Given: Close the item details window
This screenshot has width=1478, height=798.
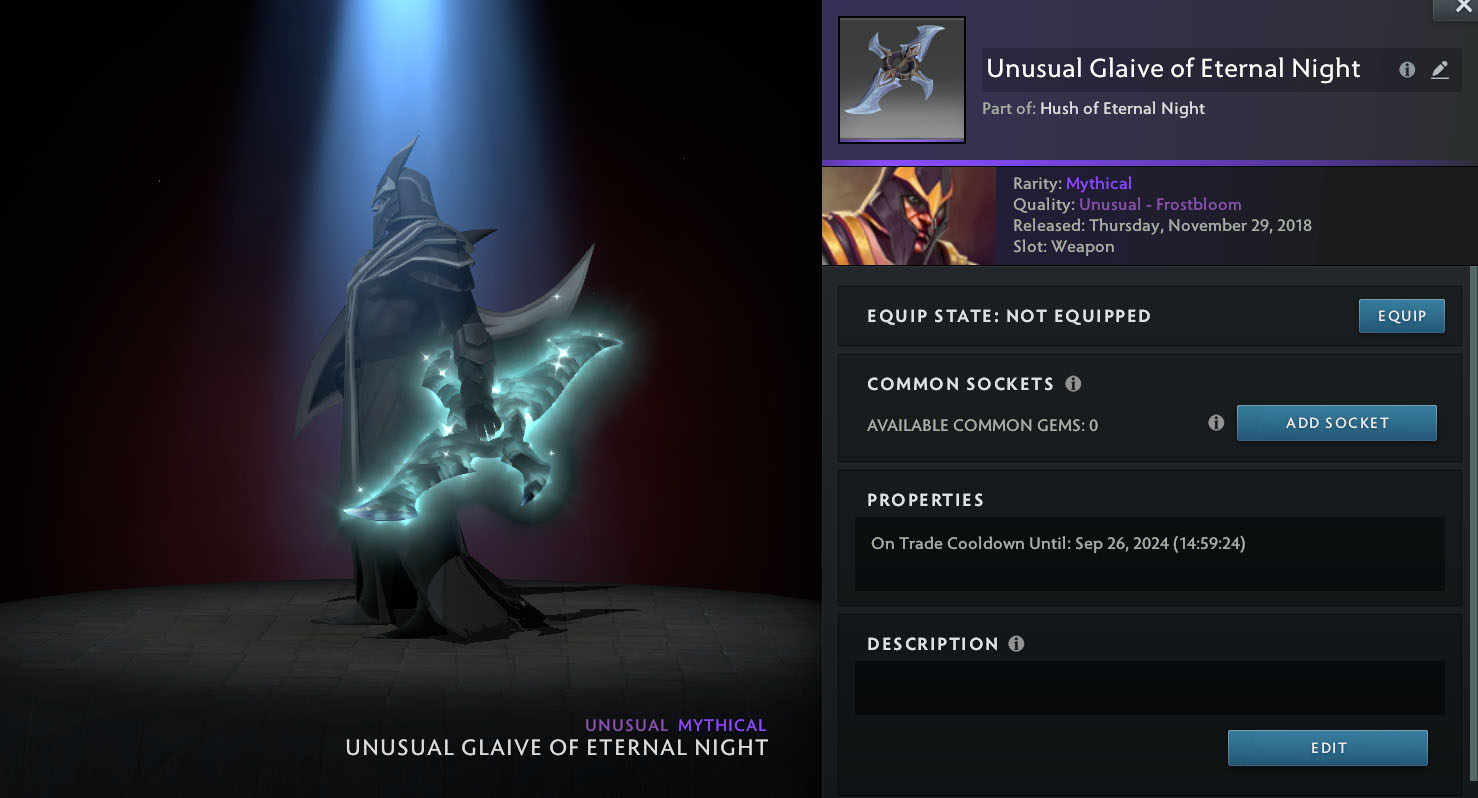Looking at the screenshot, I should (1463, 7).
